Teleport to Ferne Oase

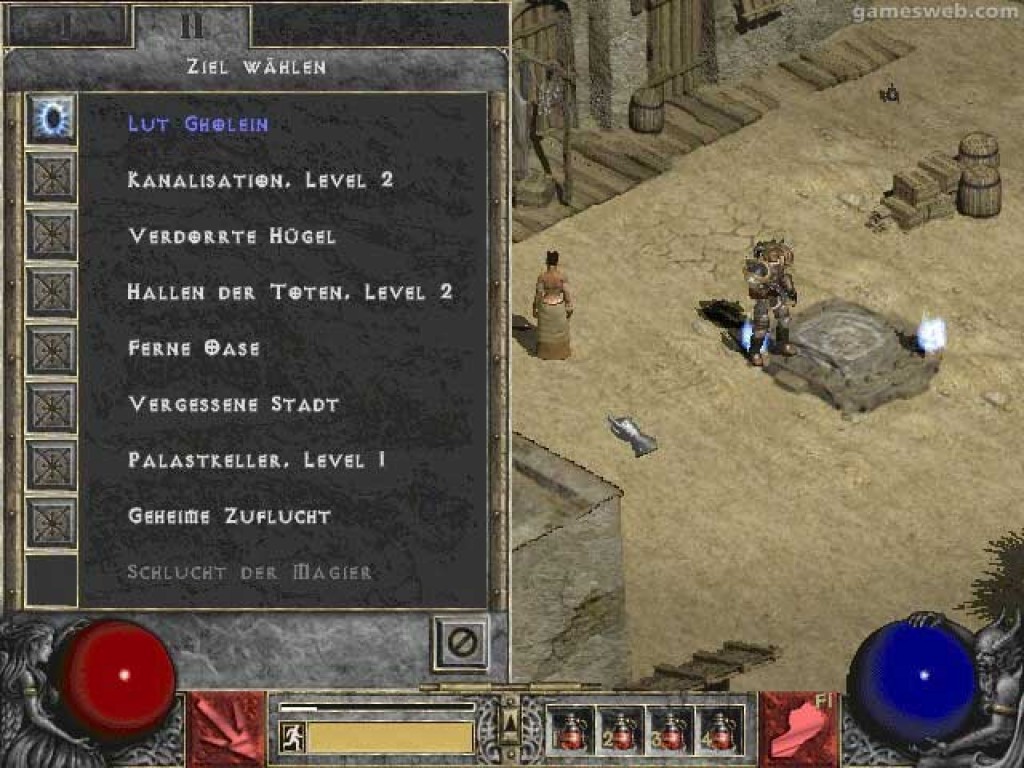point(194,348)
